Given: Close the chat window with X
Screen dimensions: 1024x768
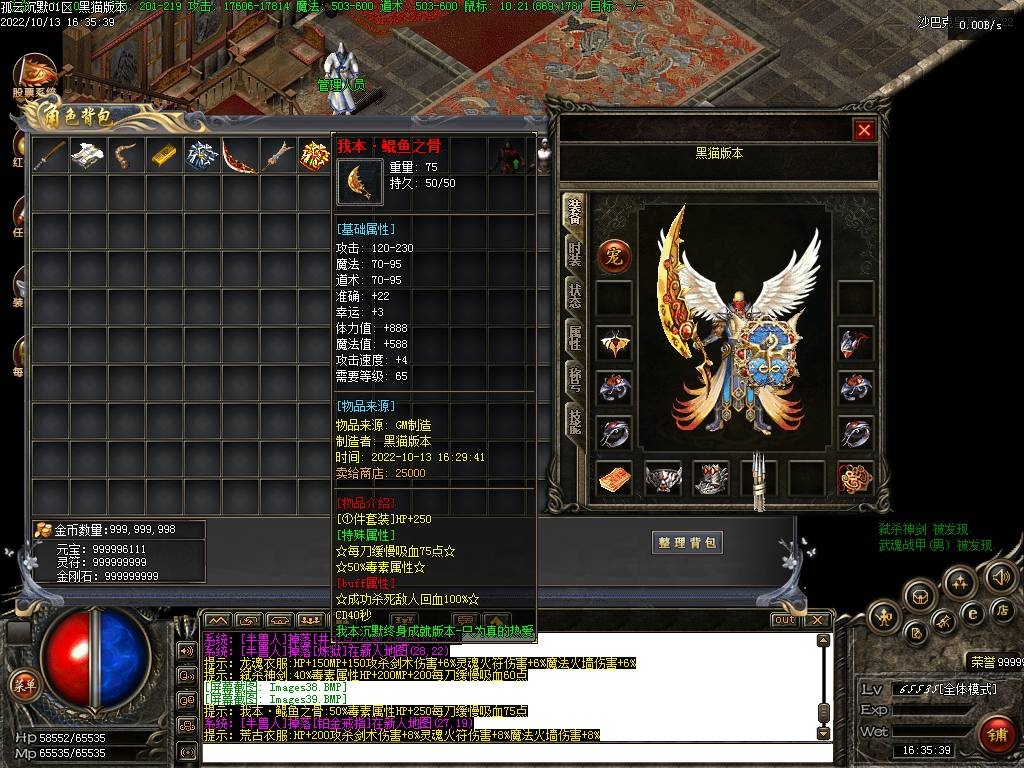Looking at the screenshot, I should pyautogui.click(x=817, y=620).
